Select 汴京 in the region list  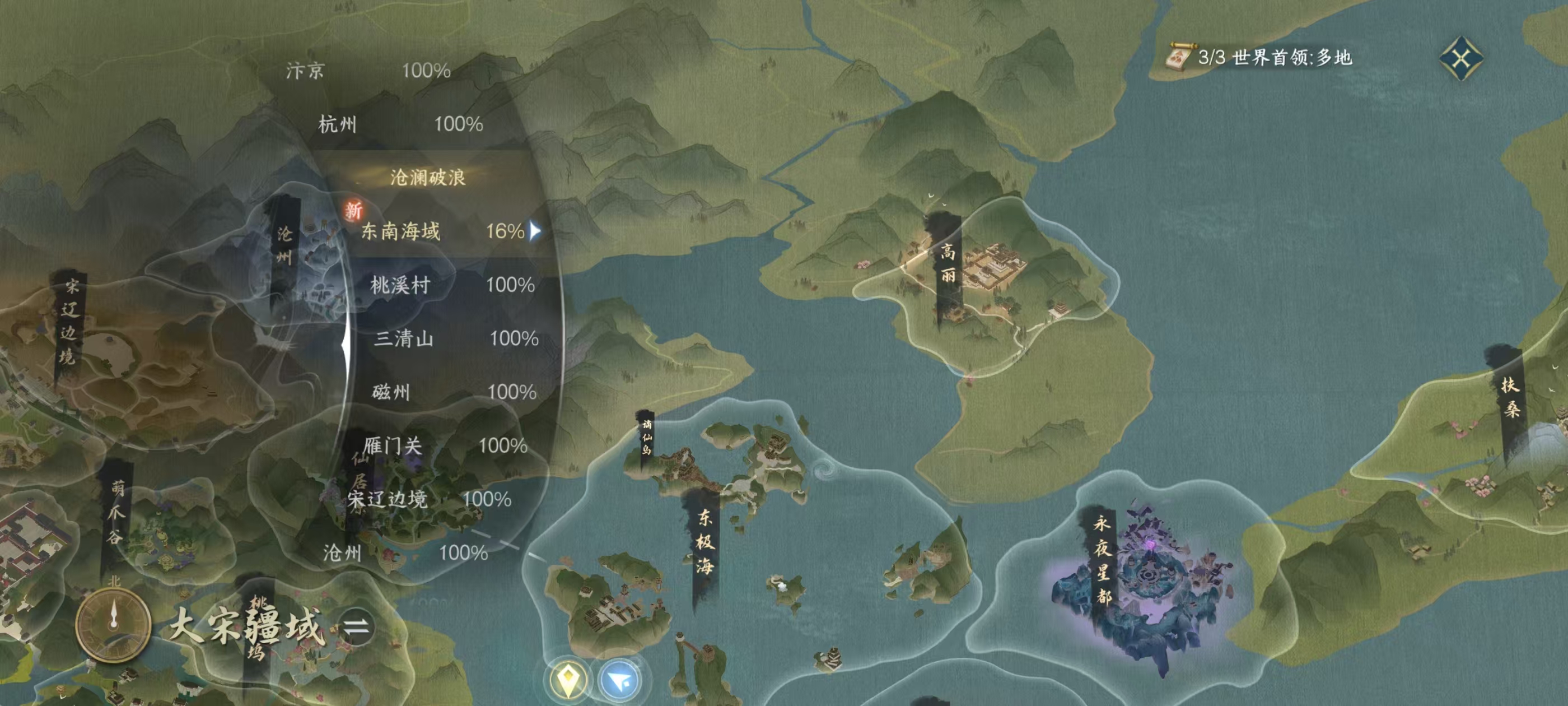368,71
